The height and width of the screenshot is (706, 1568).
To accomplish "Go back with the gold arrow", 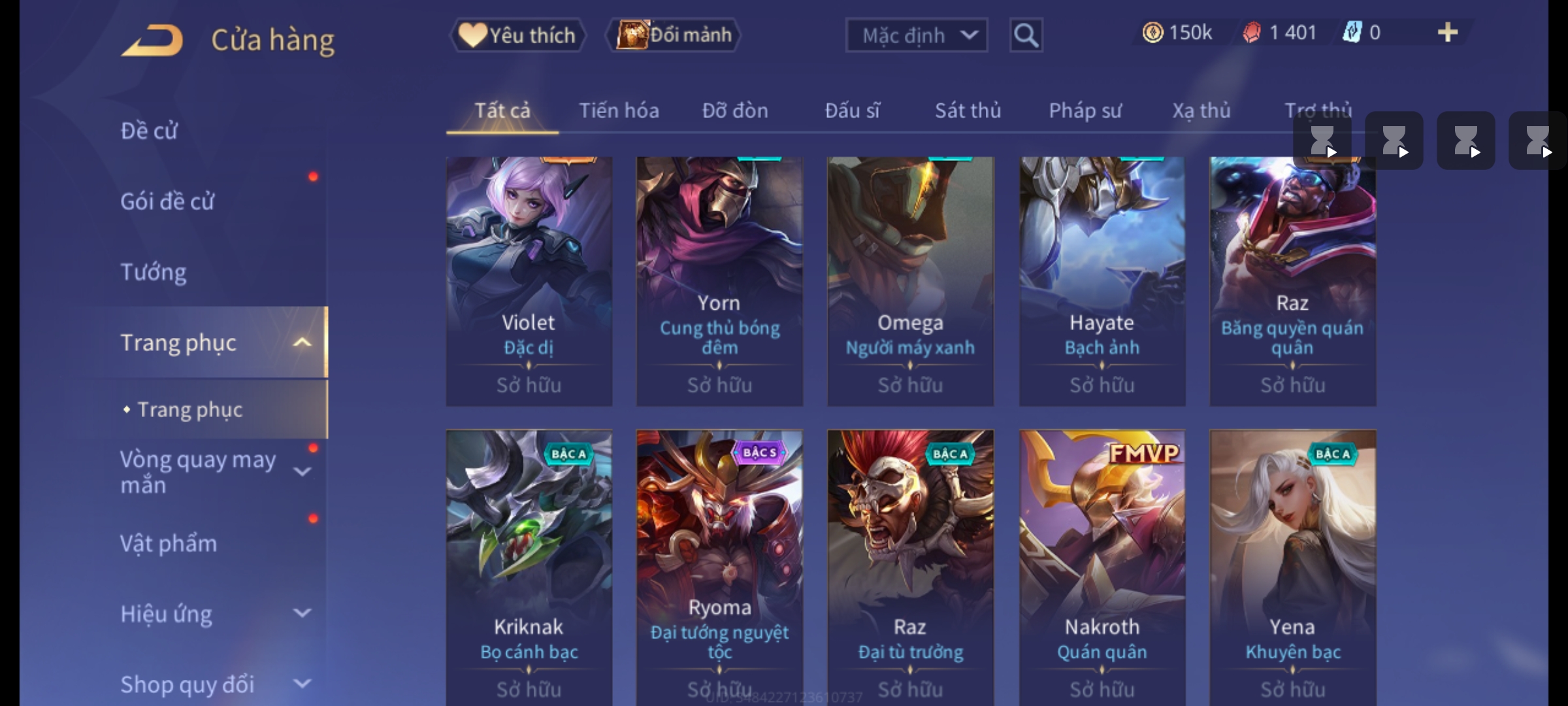I will 152,41.
